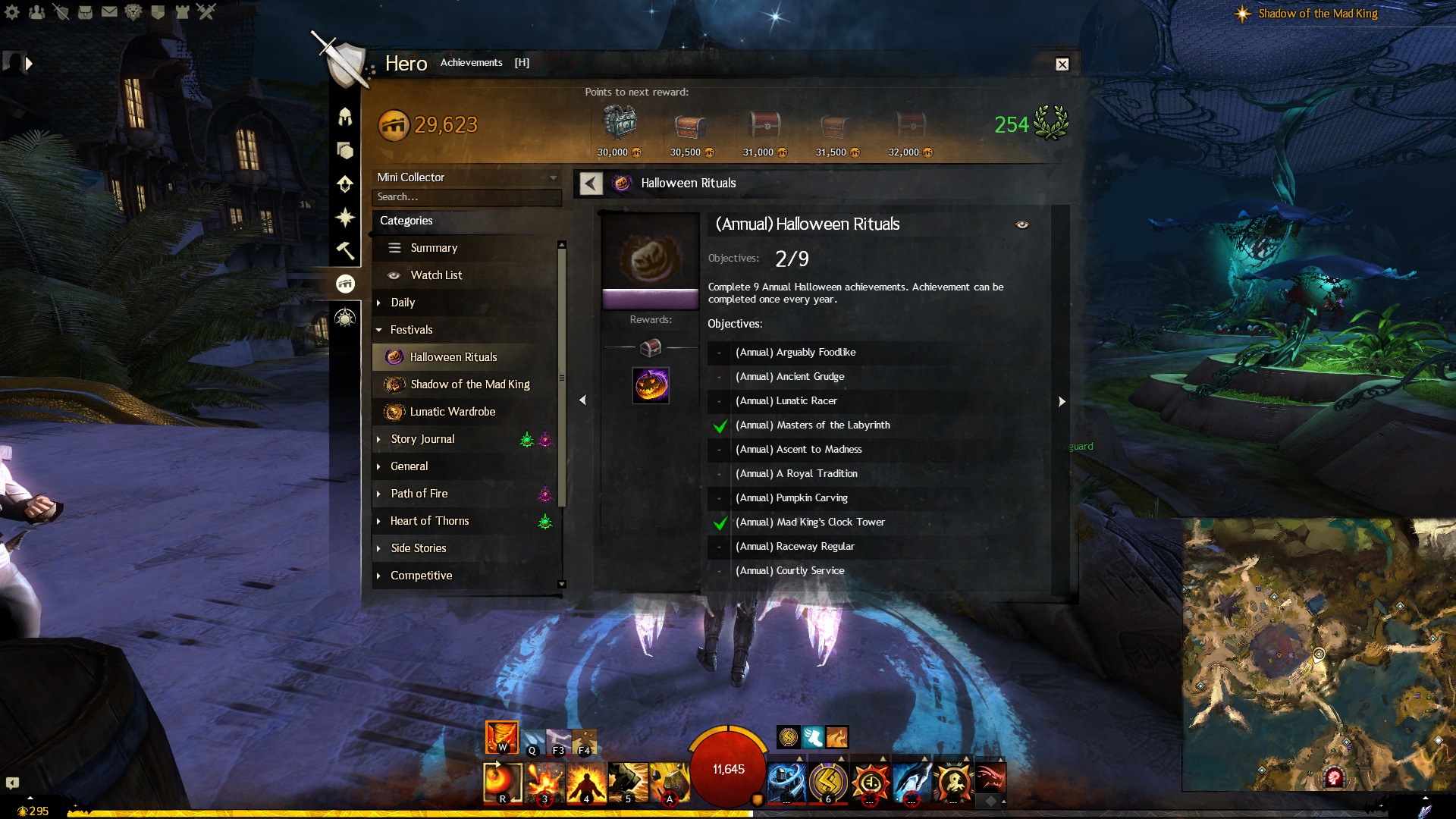Click the minimap
Screen dimensions: 1456x819
point(1318,654)
